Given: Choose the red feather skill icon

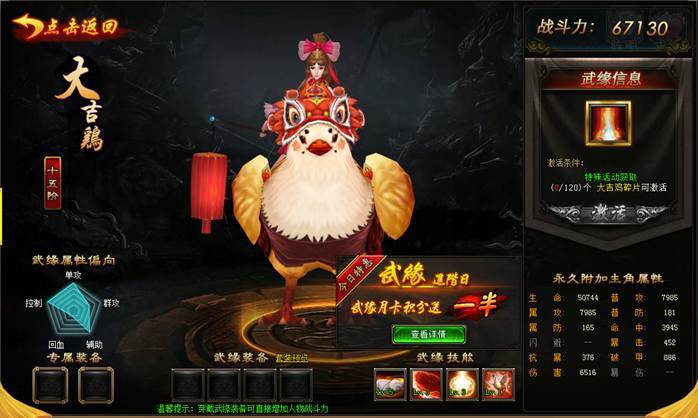Looking at the screenshot, I should tap(425, 383).
